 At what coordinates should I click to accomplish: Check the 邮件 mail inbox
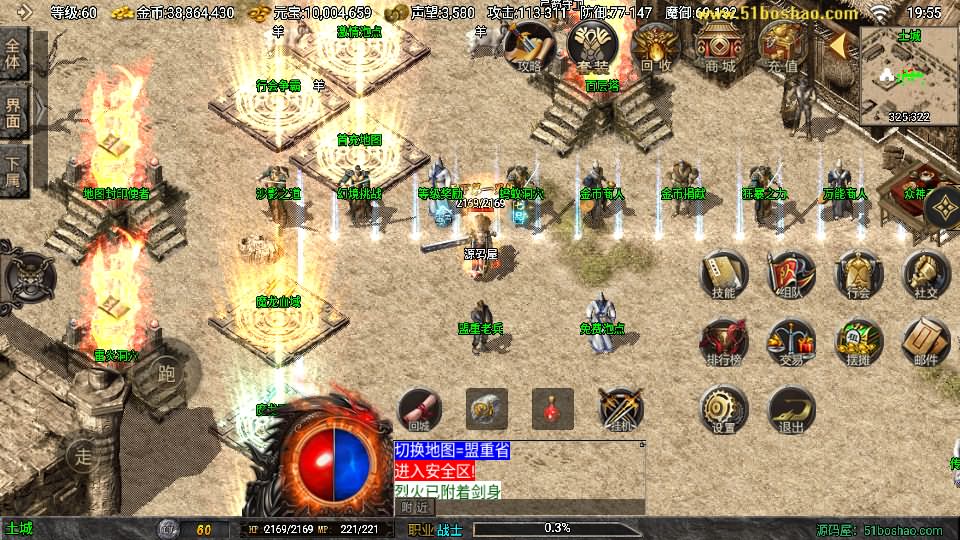(926, 342)
